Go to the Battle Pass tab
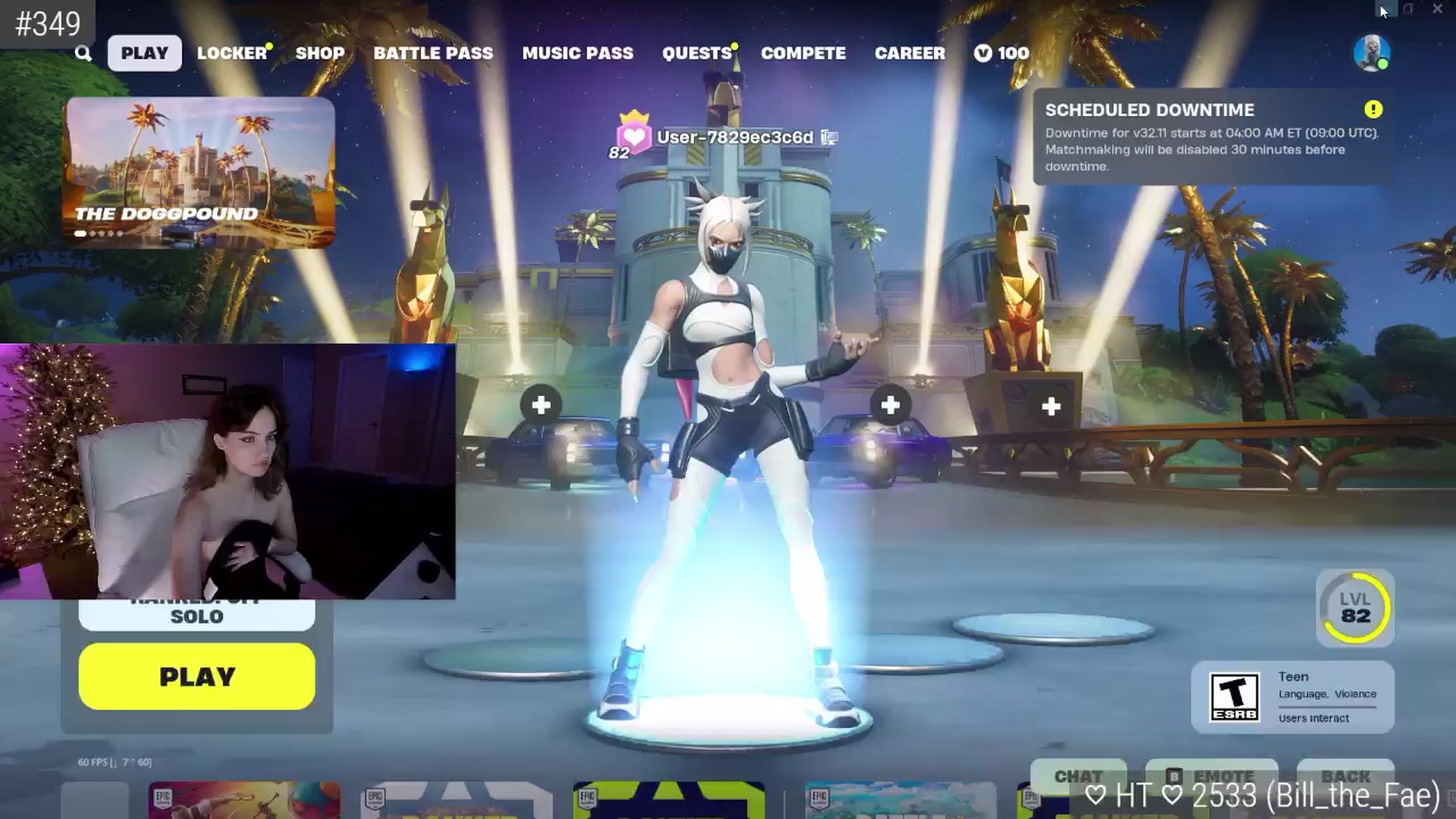Viewport: 1456px width, 819px height. click(433, 53)
